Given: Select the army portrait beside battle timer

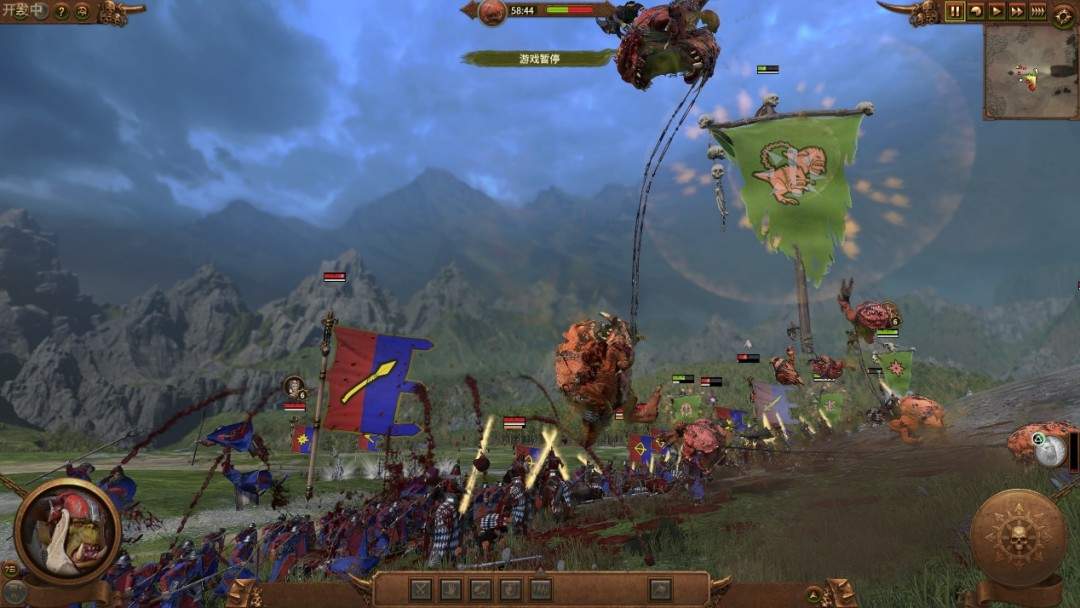Looking at the screenshot, I should point(491,12).
